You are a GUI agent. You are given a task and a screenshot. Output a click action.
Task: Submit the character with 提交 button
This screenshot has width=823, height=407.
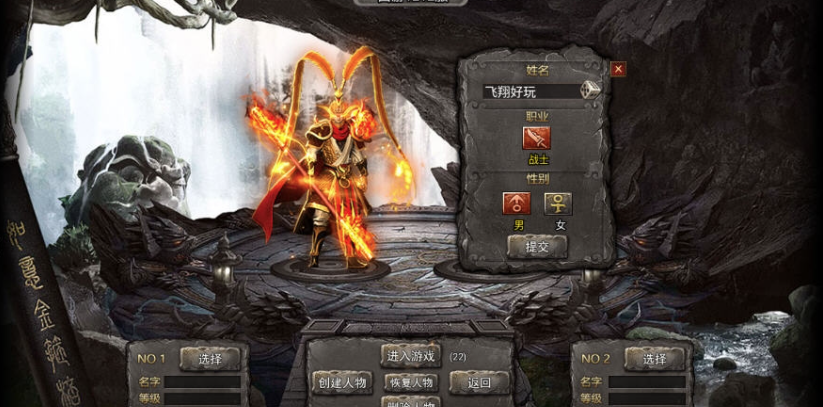537,246
